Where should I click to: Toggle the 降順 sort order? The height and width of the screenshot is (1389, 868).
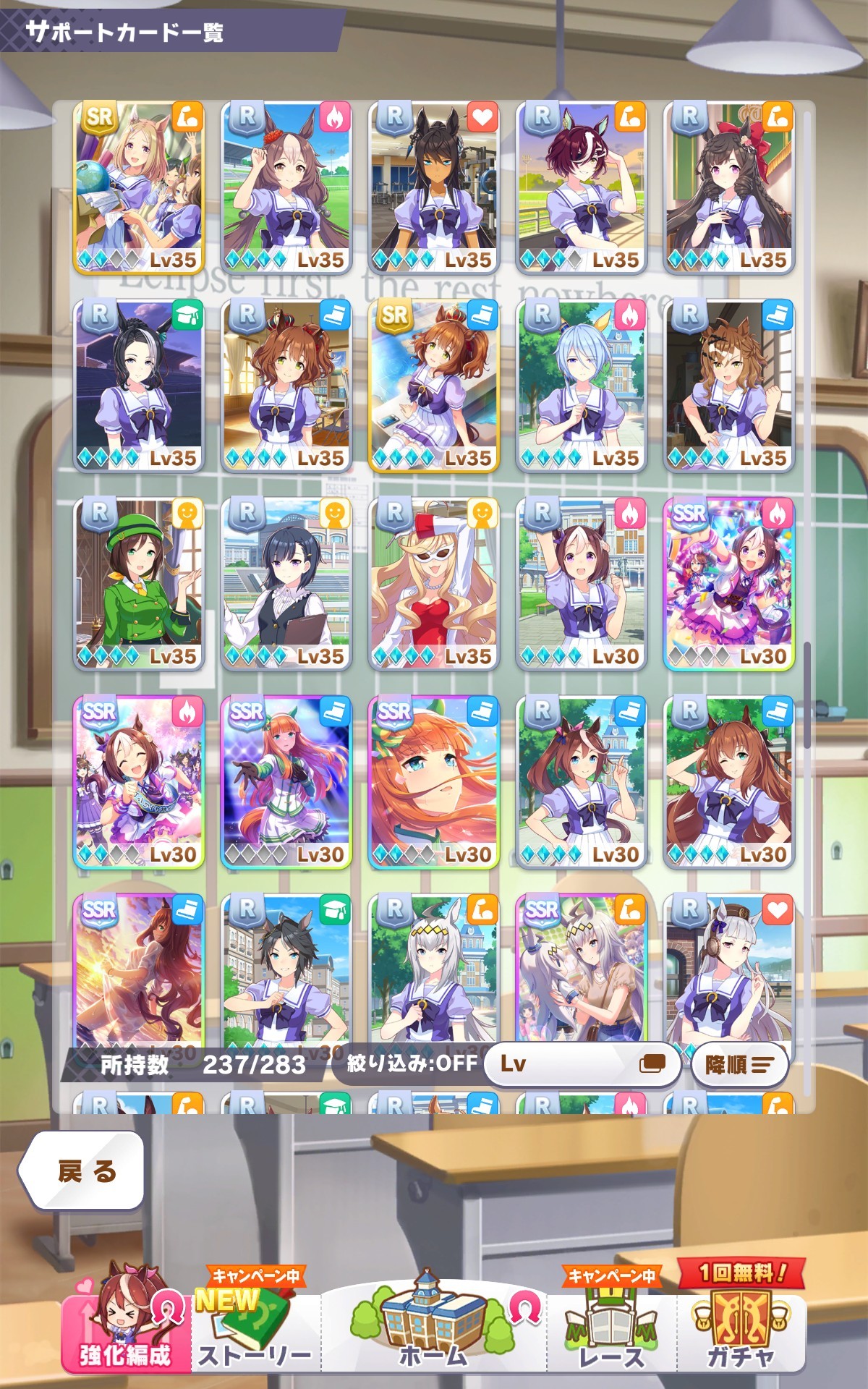(739, 1064)
